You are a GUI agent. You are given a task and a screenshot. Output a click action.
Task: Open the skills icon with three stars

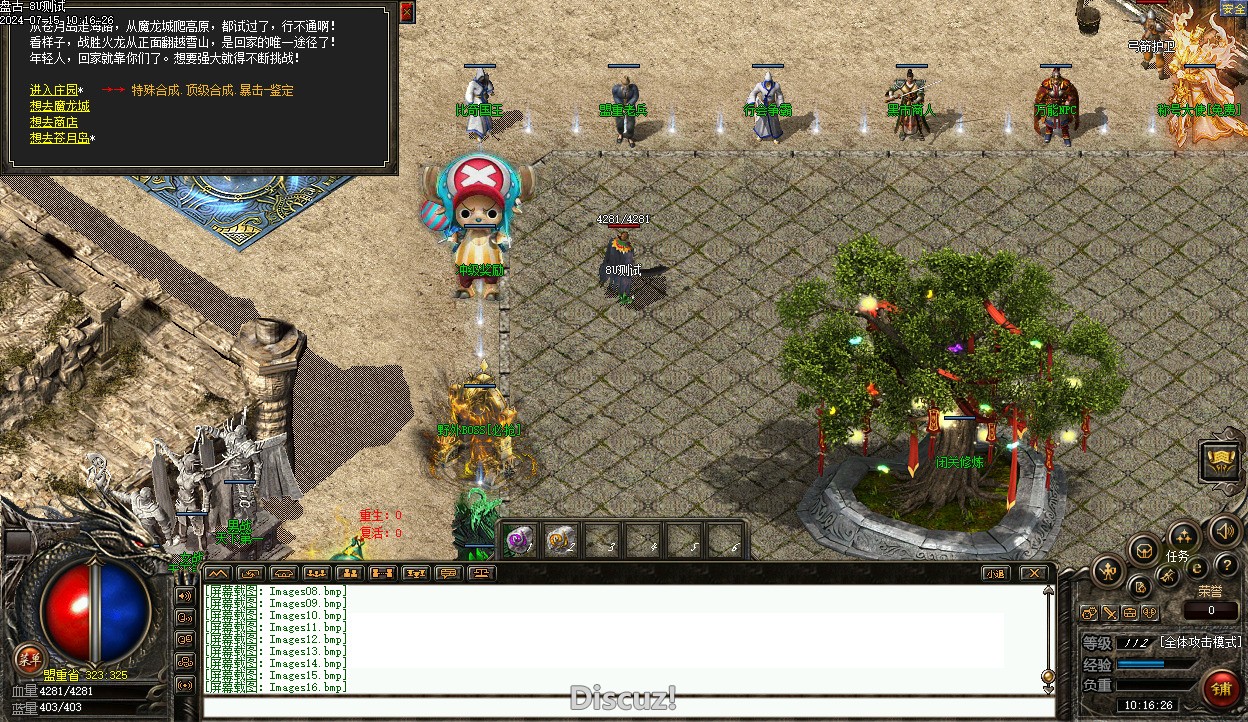pos(1184,535)
